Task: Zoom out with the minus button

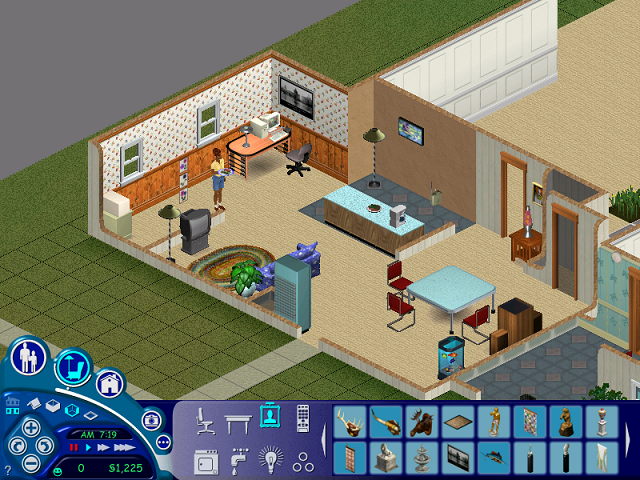Action: tap(31, 462)
